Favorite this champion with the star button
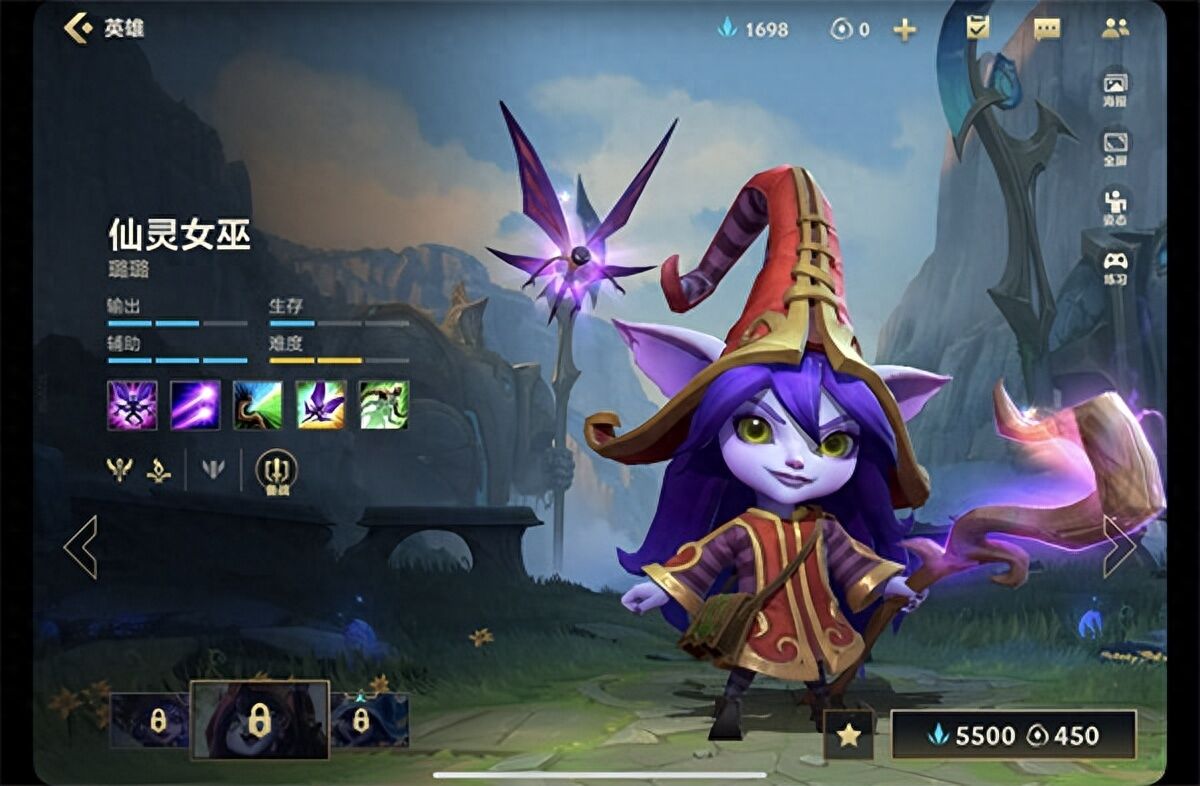 [x=849, y=736]
